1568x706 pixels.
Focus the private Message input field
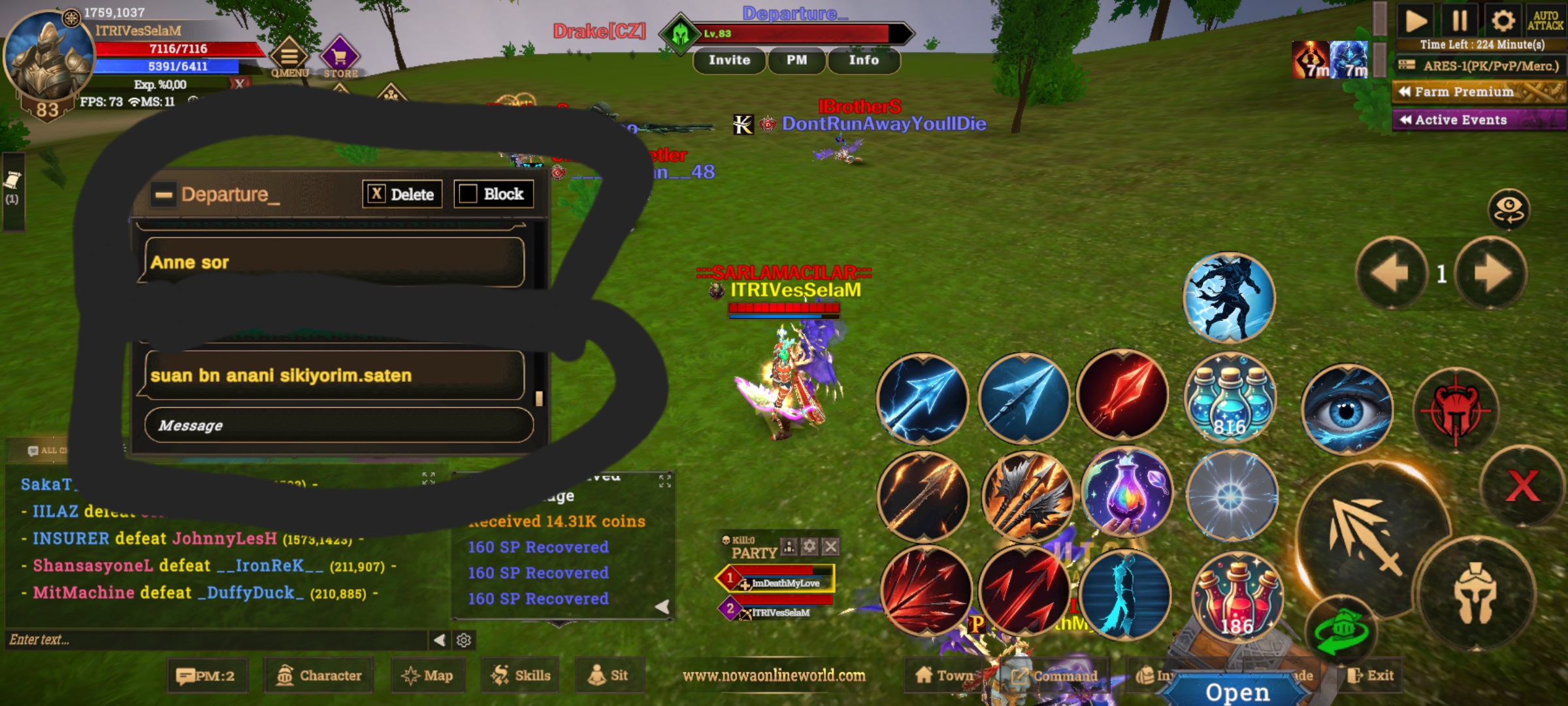pos(338,426)
